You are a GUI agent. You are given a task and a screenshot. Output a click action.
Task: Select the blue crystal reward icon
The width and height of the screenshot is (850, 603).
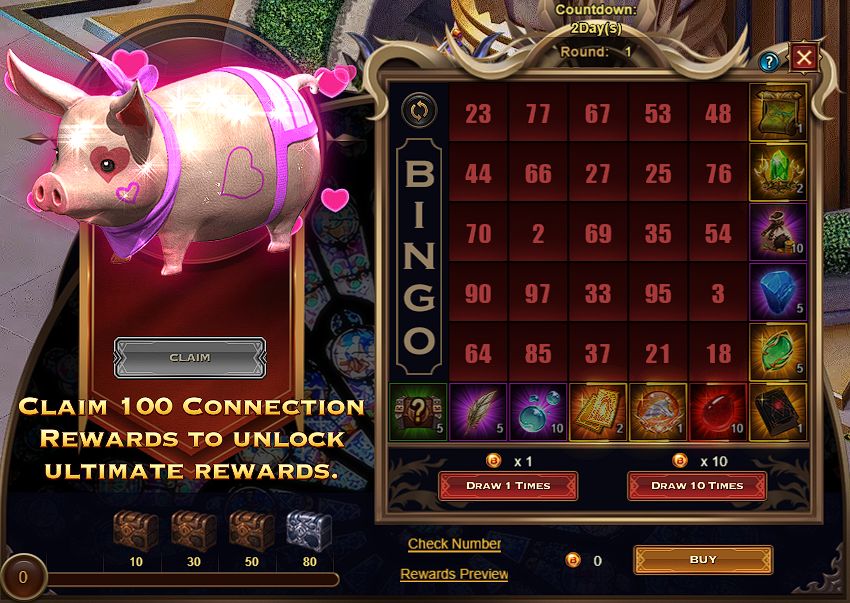[x=778, y=292]
